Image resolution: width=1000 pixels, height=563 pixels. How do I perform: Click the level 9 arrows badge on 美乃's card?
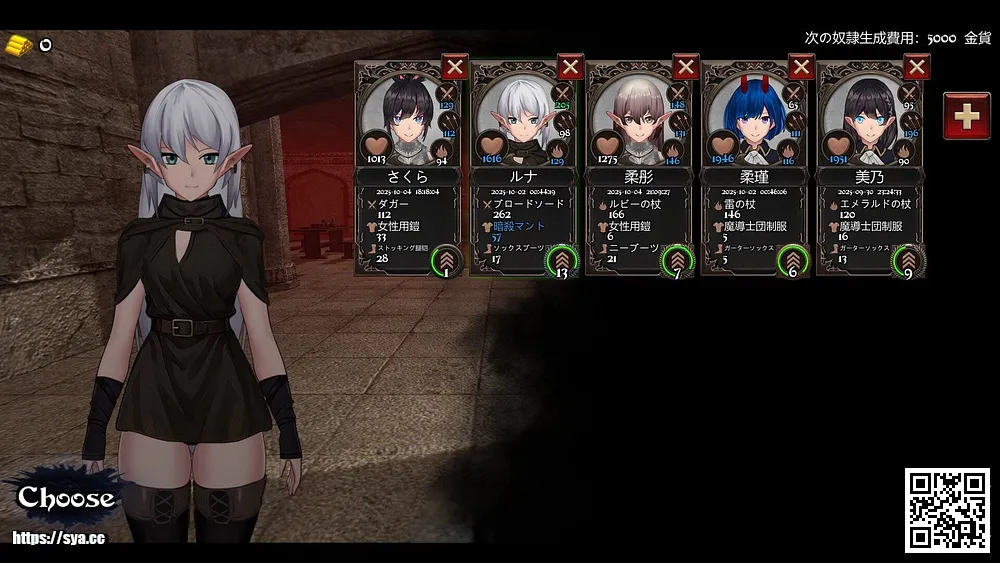click(x=908, y=261)
